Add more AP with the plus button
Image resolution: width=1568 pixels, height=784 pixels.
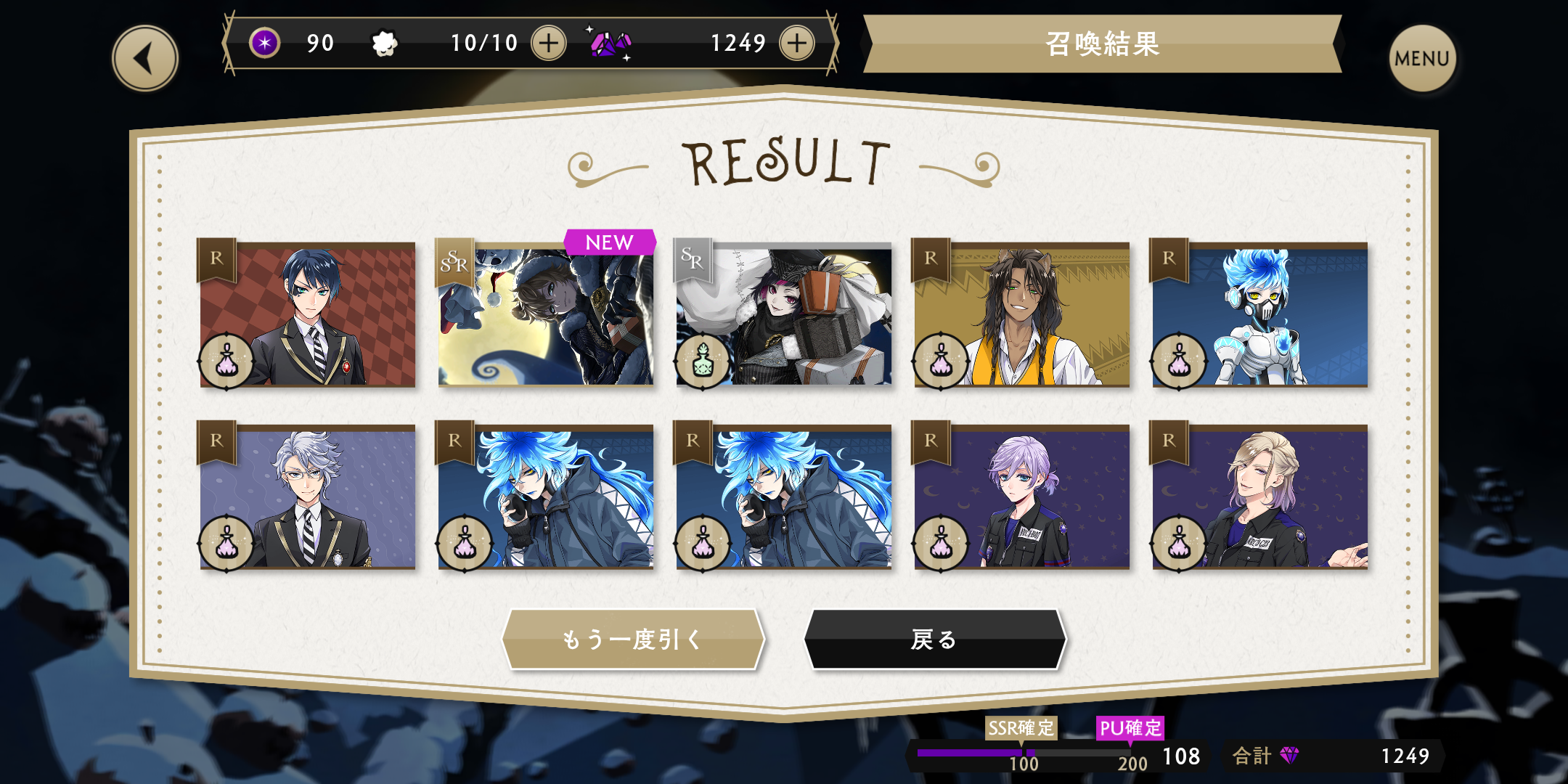click(x=549, y=44)
